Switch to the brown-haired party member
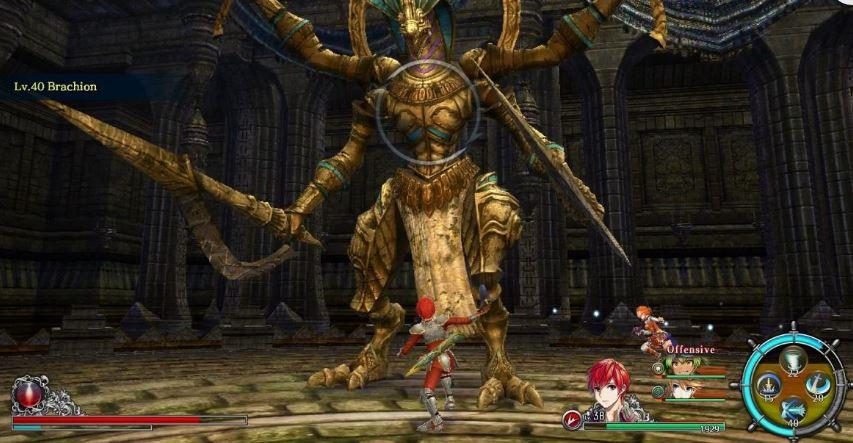853x443 pixels. 682,390
